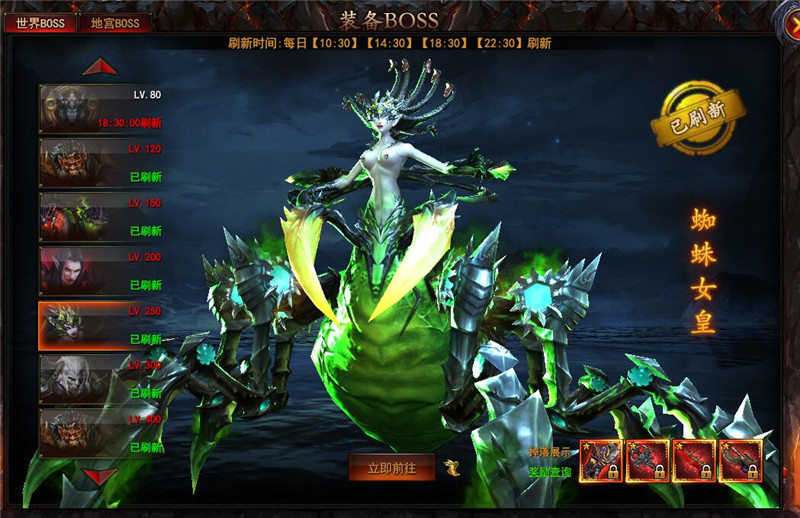
Task: Open the 地宫BOSS tab
Action: tap(115, 23)
